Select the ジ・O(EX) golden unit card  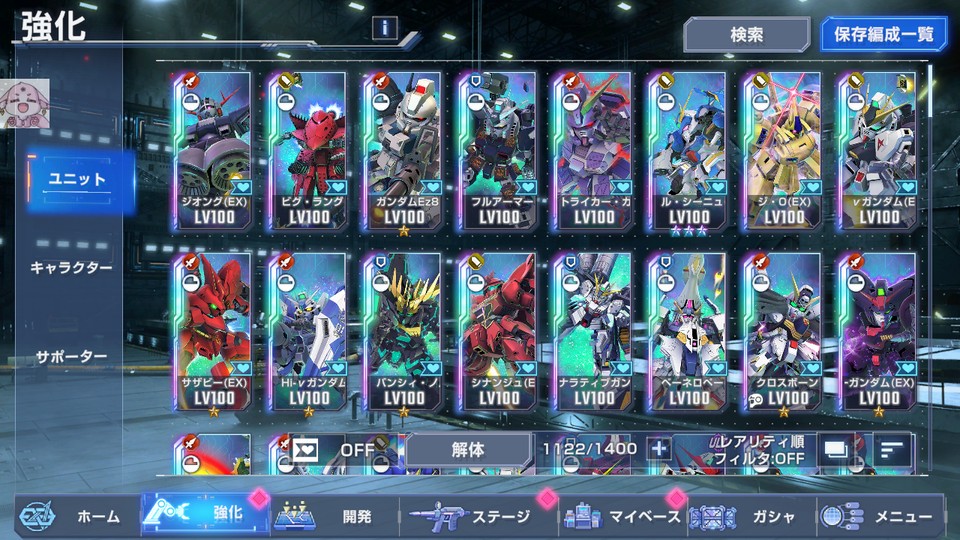point(781,150)
